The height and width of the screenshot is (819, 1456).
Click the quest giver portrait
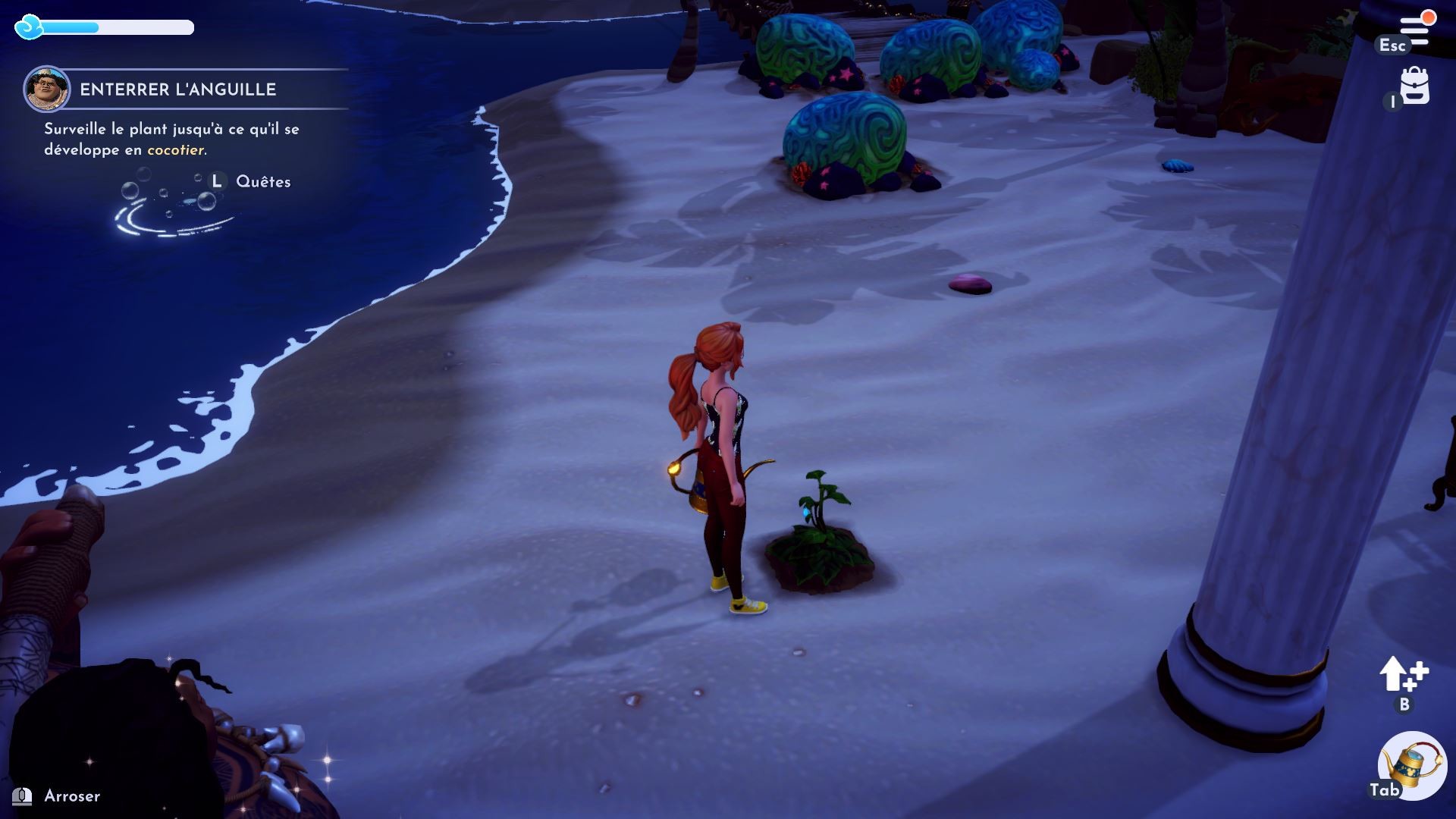point(47,89)
